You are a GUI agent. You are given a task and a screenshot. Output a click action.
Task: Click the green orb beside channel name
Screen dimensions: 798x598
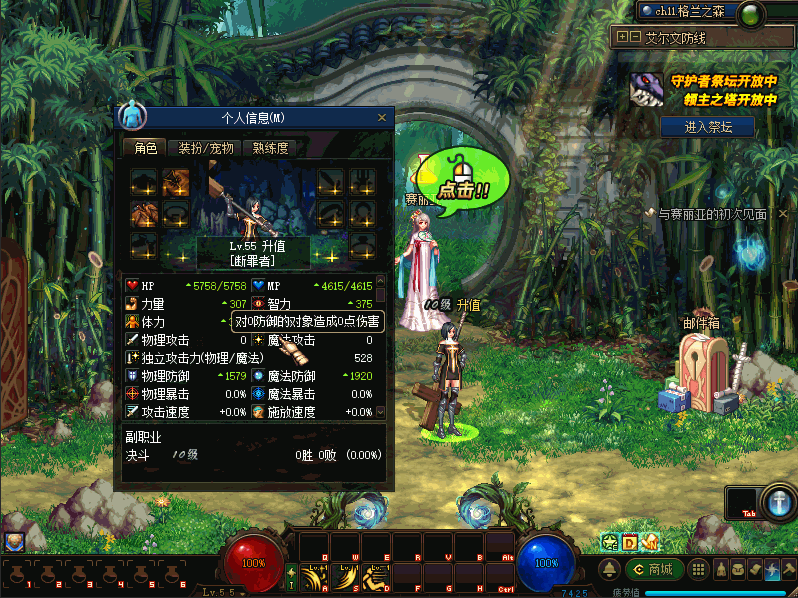[x=751, y=12]
